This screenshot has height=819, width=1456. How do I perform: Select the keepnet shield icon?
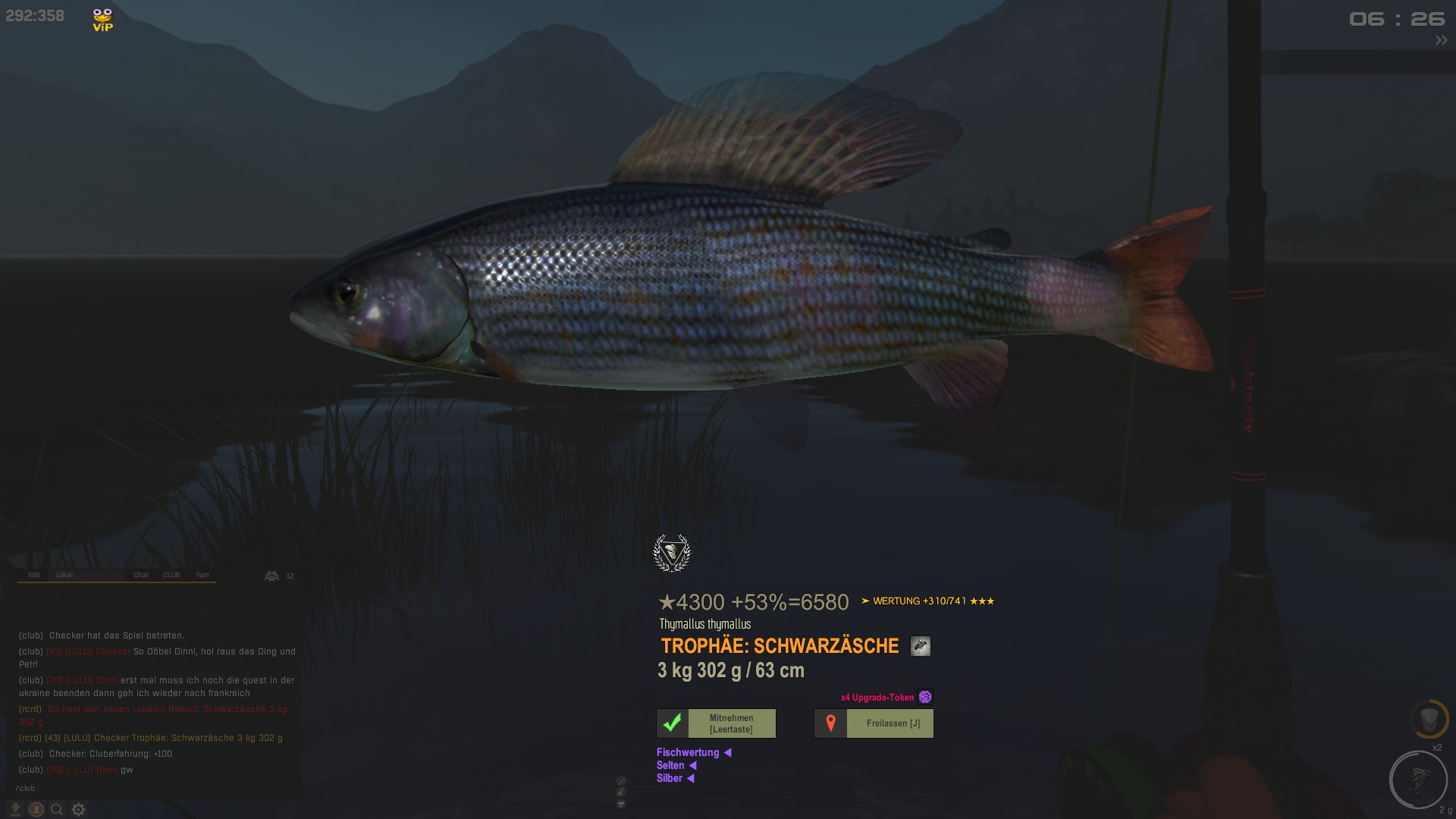pos(1429,719)
